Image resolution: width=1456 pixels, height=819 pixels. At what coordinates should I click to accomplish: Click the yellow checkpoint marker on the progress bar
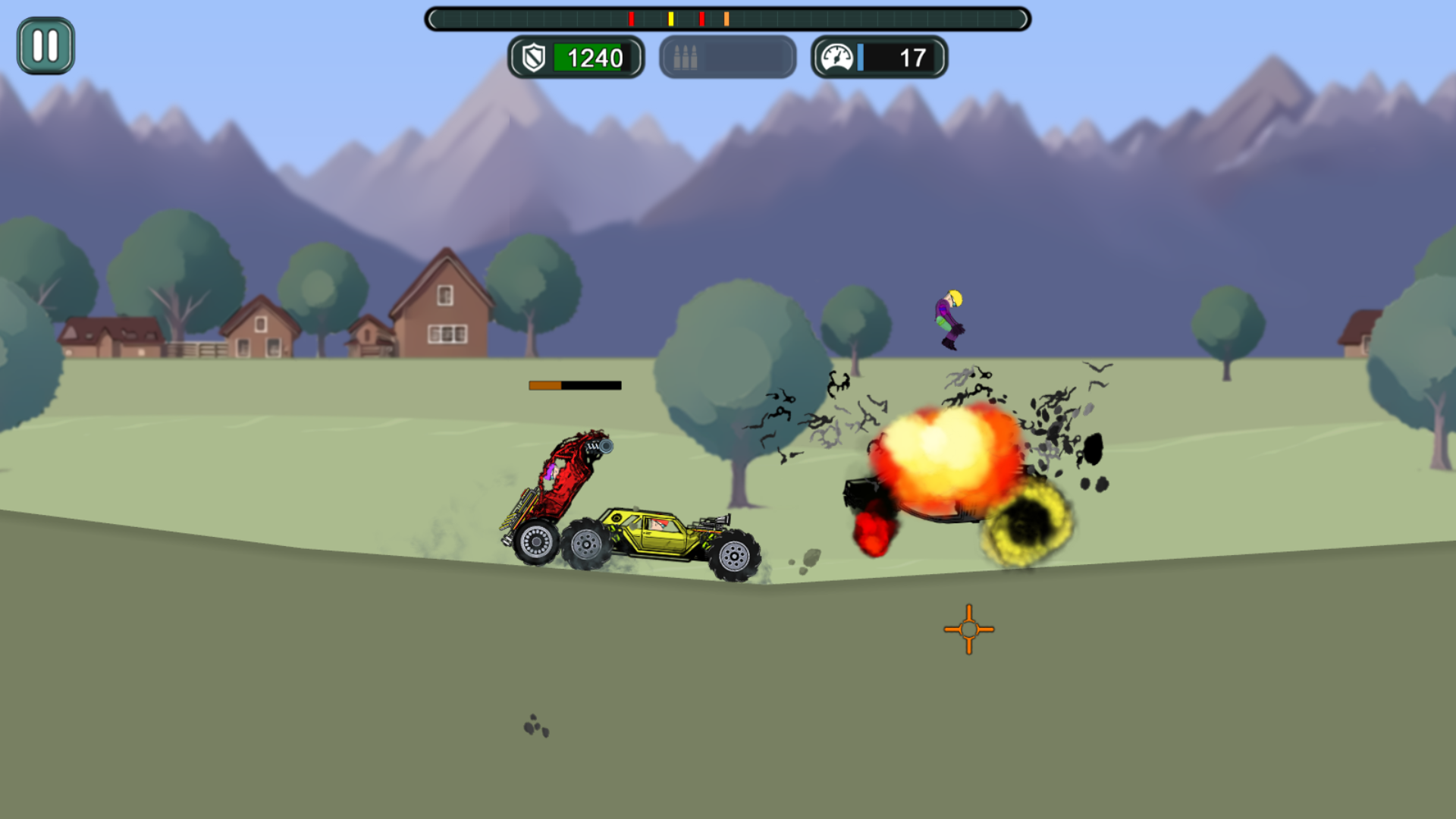point(670,19)
